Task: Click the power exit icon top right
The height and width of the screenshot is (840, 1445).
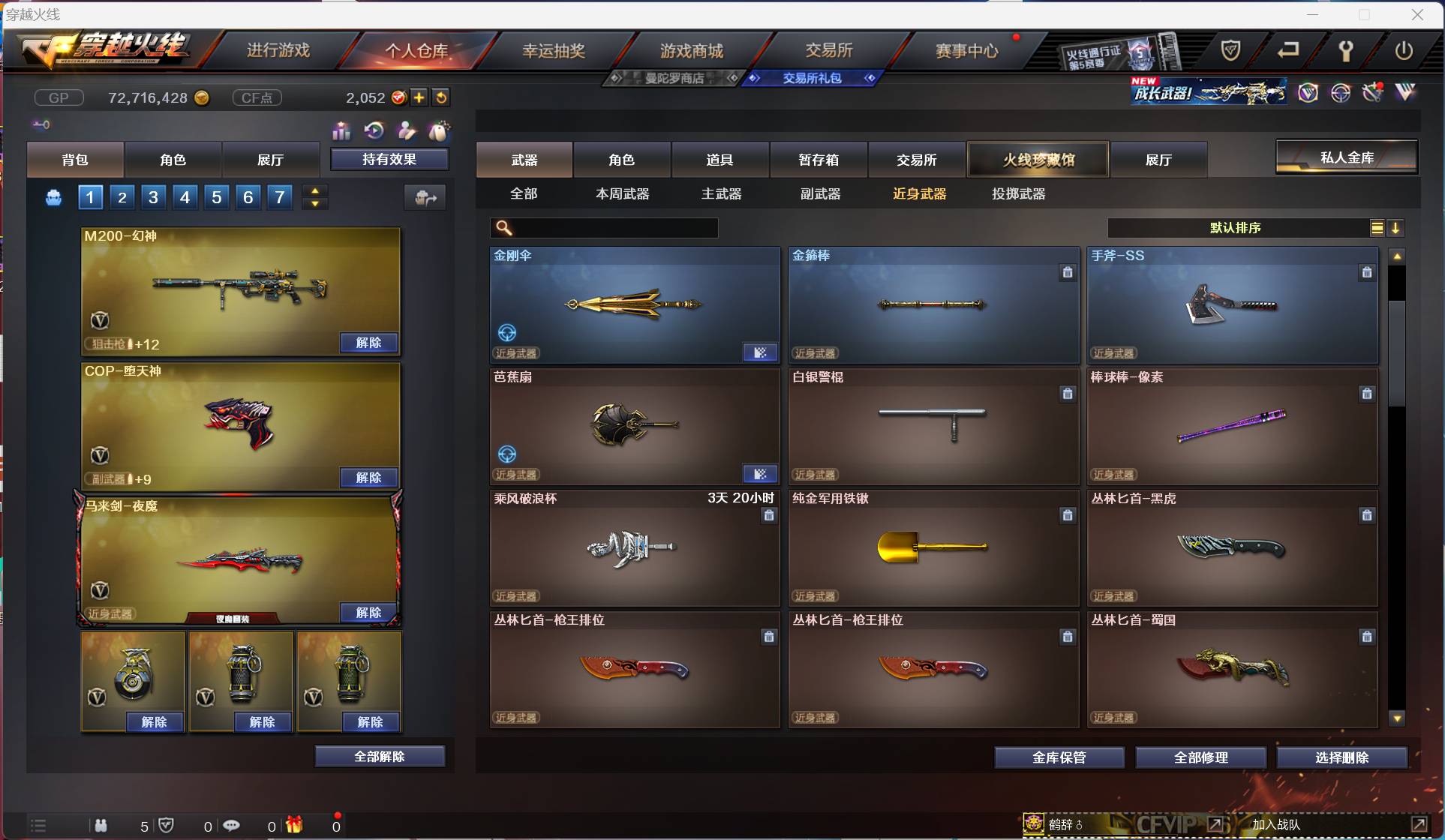Action: pyautogui.click(x=1404, y=51)
